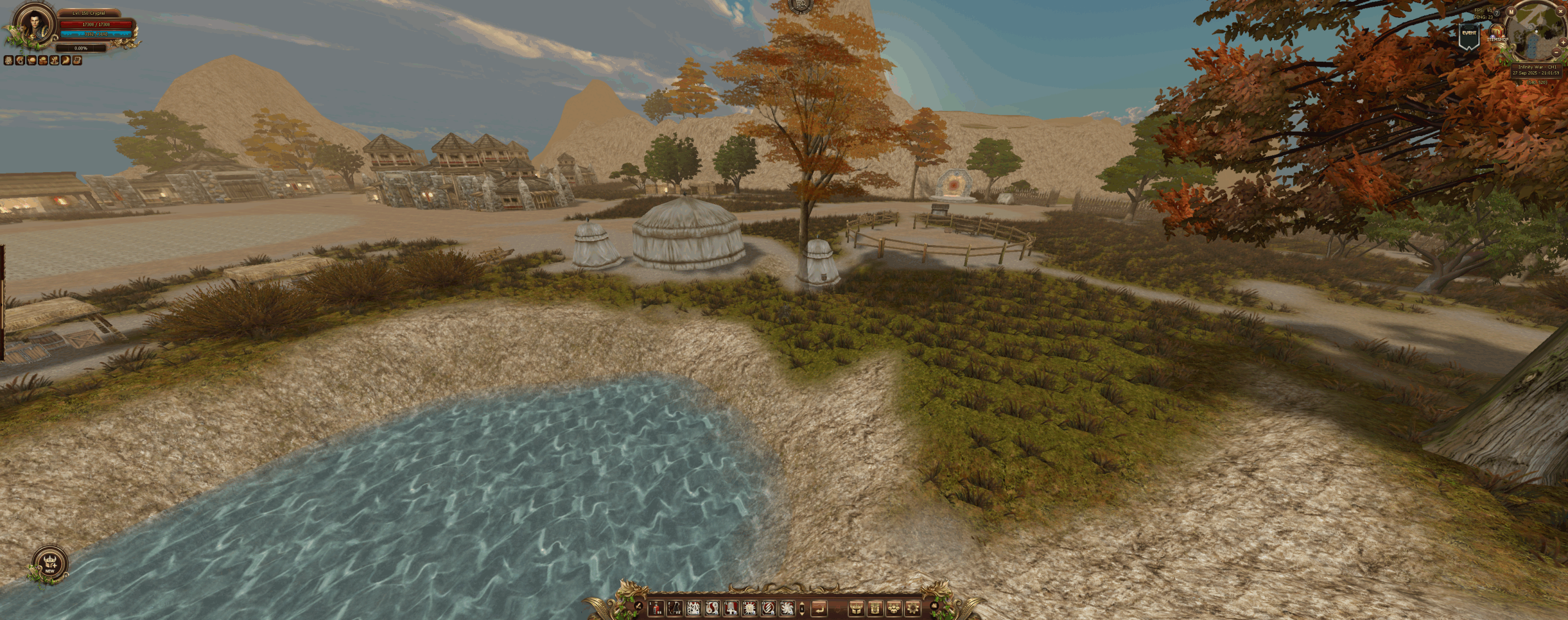Zoom out the minimap with the minus button

1556,52
